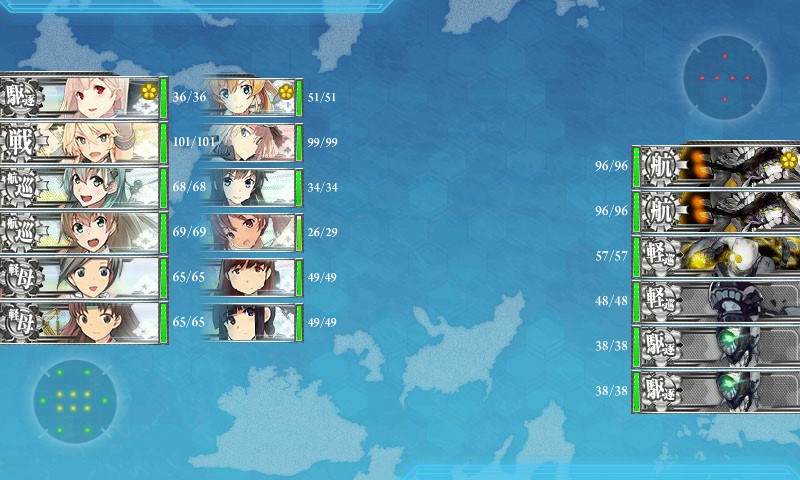Click the escort ship card with 99/99 HP
The width and height of the screenshot is (800, 480).
coord(250,142)
